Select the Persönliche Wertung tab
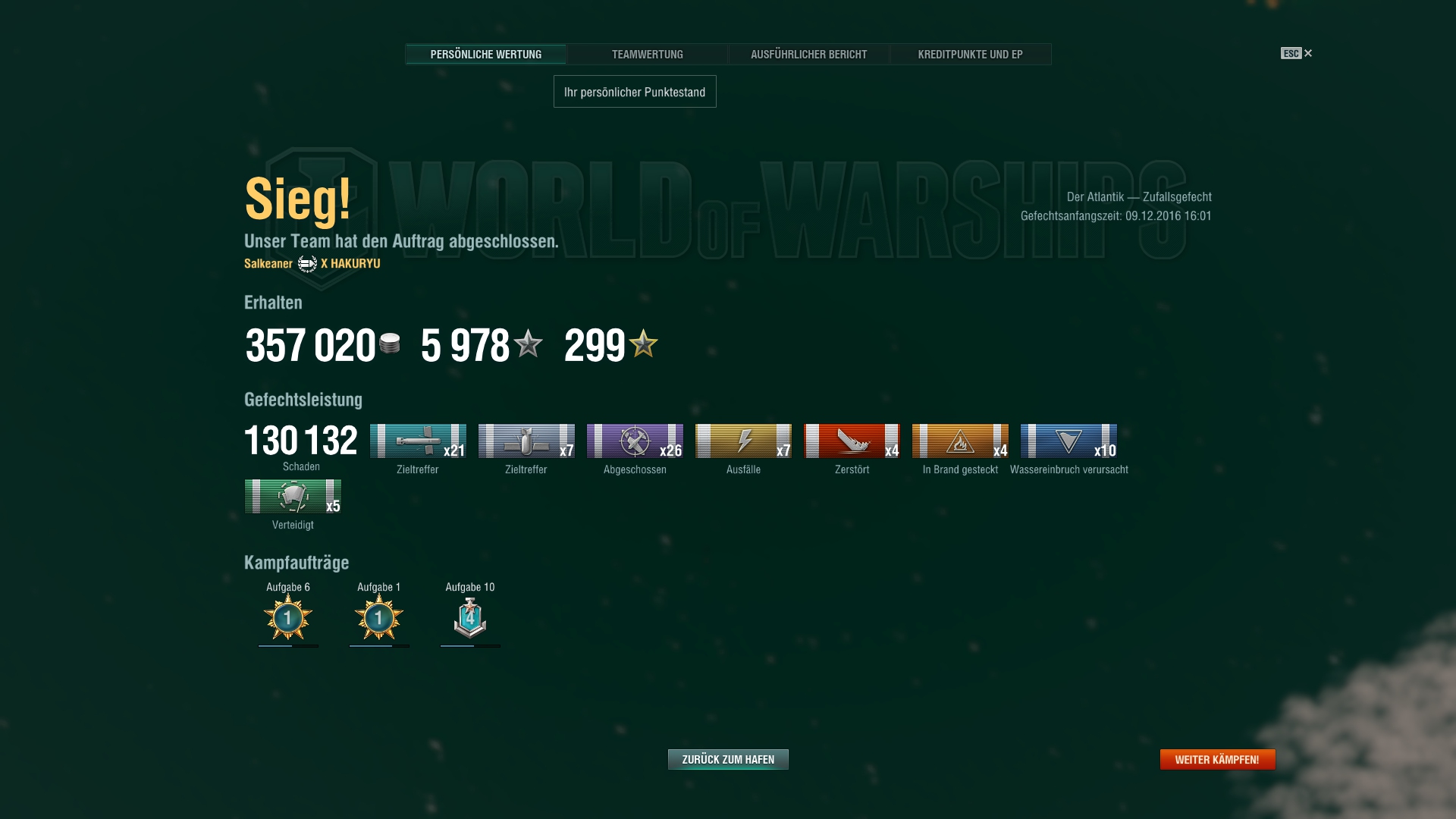This screenshot has height=819, width=1456. pyautogui.click(x=486, y=55)
